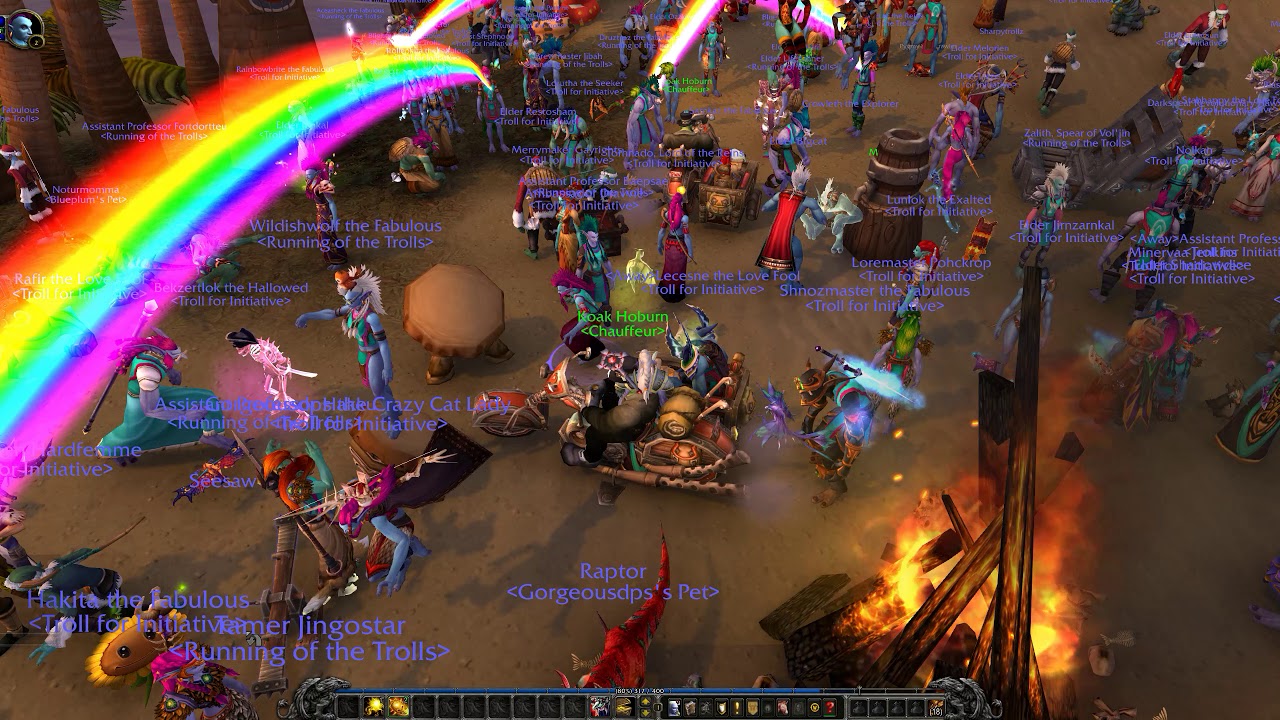Open the guild tabard micro button
The width and height of the screenshot is (1280, 720).
coord(753,707)
